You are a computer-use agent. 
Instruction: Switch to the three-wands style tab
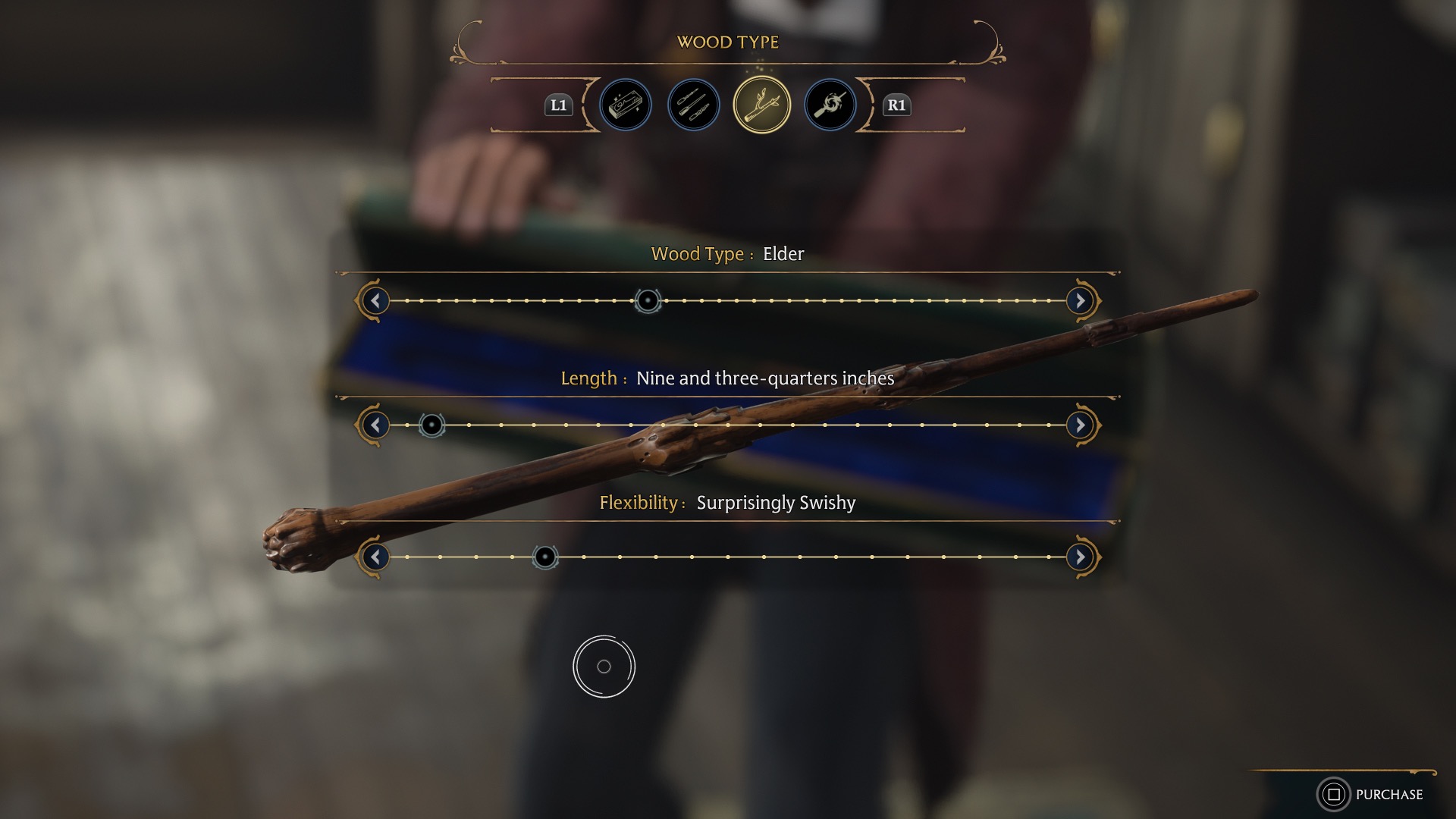coord(693,105)
